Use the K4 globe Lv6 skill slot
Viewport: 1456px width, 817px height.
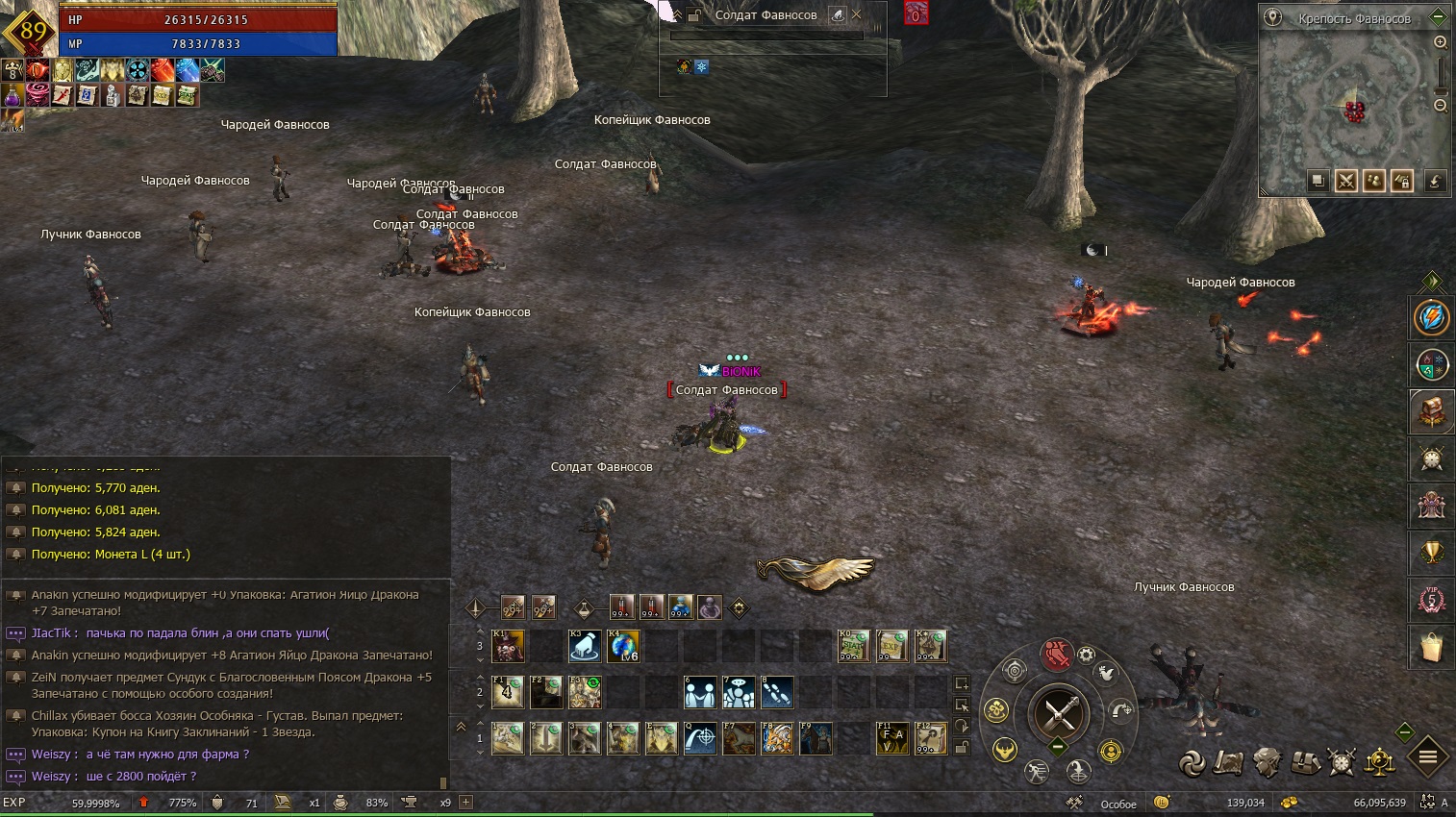pyautogui.click(x=622, y=646)
